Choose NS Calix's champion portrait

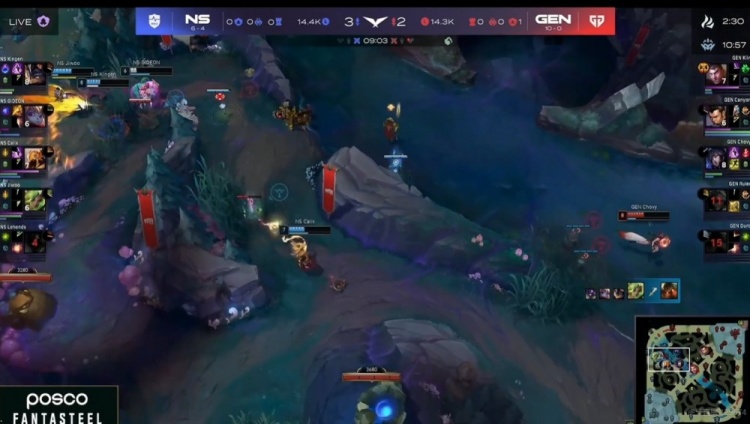pos(34,158)
